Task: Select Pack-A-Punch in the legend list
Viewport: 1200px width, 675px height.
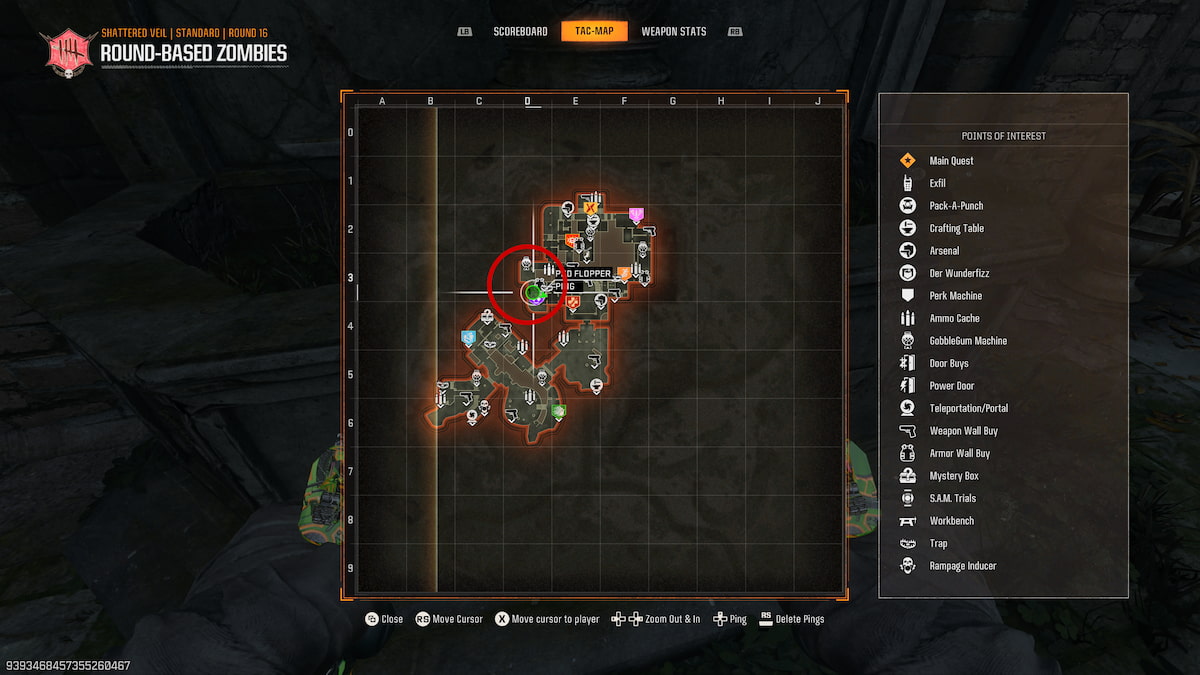Action: coord(956,206)
